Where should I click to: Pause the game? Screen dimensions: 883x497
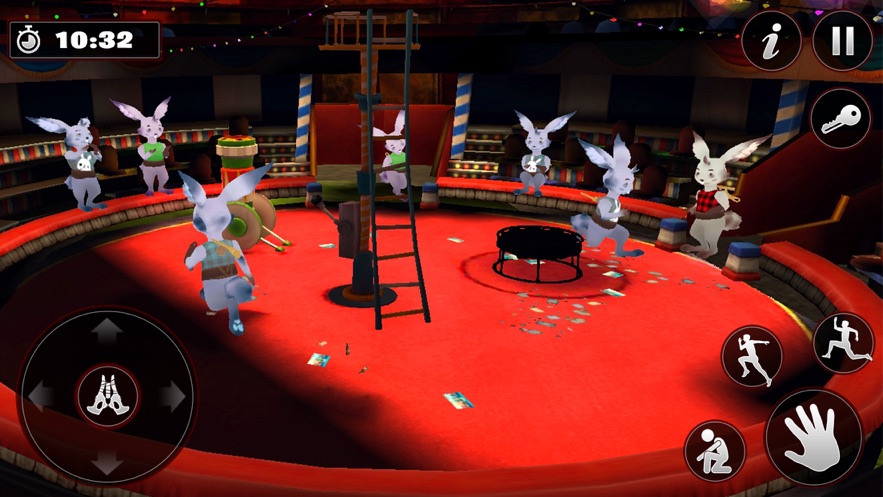click(842, 41)
